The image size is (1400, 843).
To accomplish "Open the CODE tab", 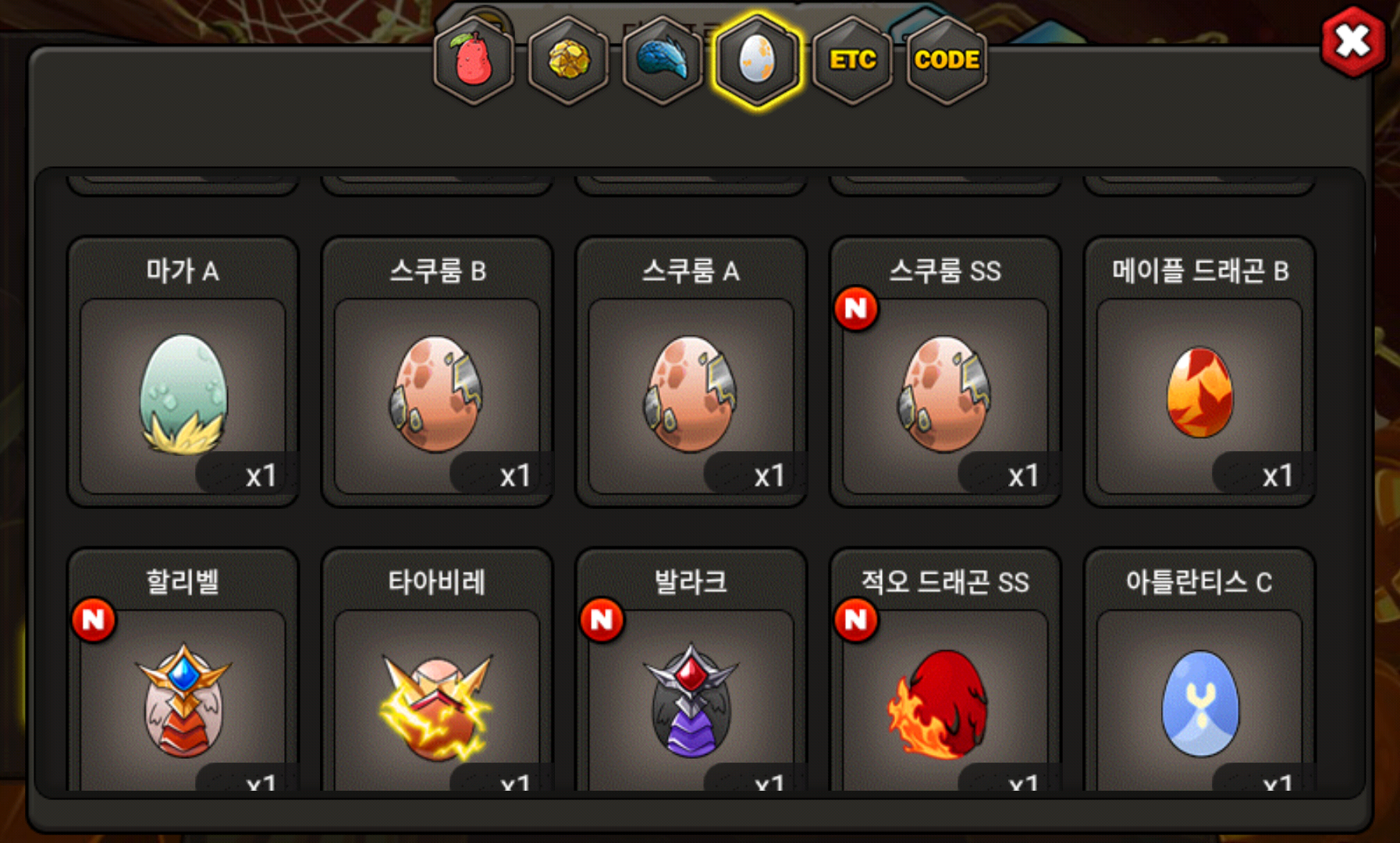I will click(947, 60).
